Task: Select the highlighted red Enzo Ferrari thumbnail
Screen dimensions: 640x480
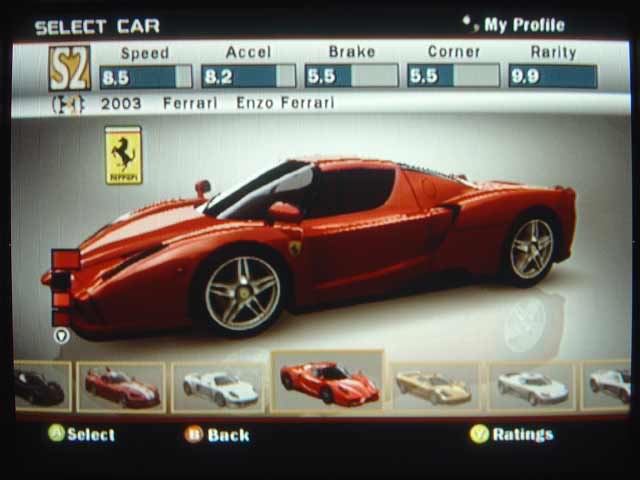Action: 328,382
